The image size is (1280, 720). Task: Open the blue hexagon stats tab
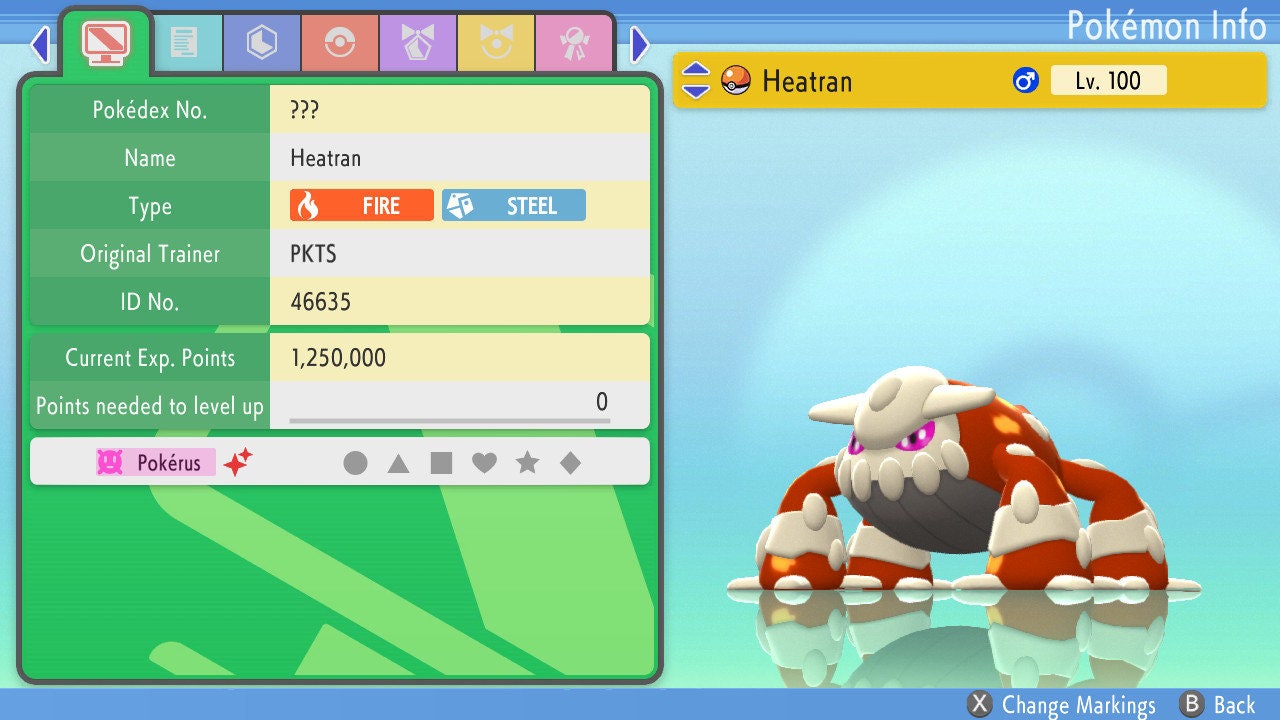click(x=262, y=42)
